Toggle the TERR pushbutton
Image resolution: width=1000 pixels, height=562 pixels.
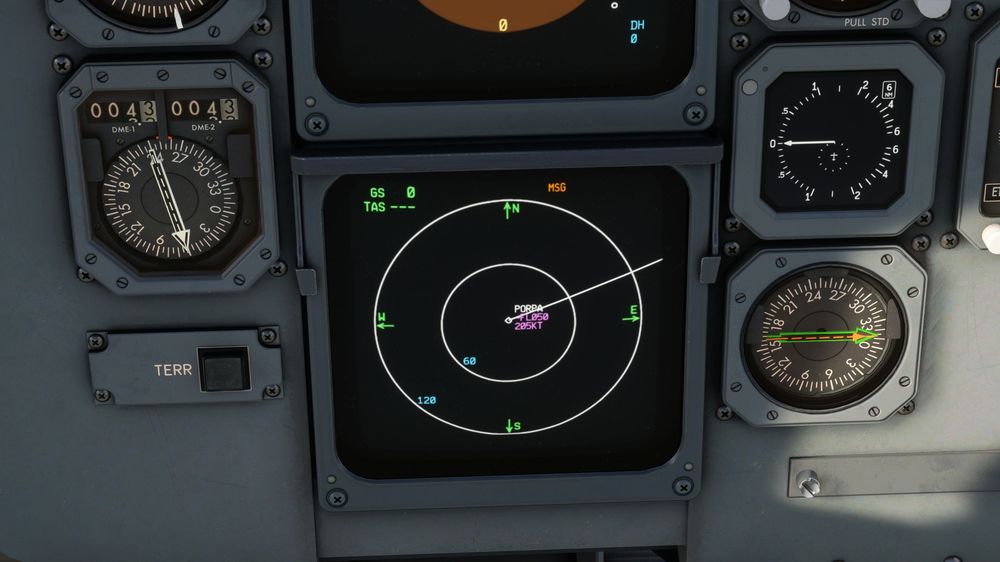[224, 369]
